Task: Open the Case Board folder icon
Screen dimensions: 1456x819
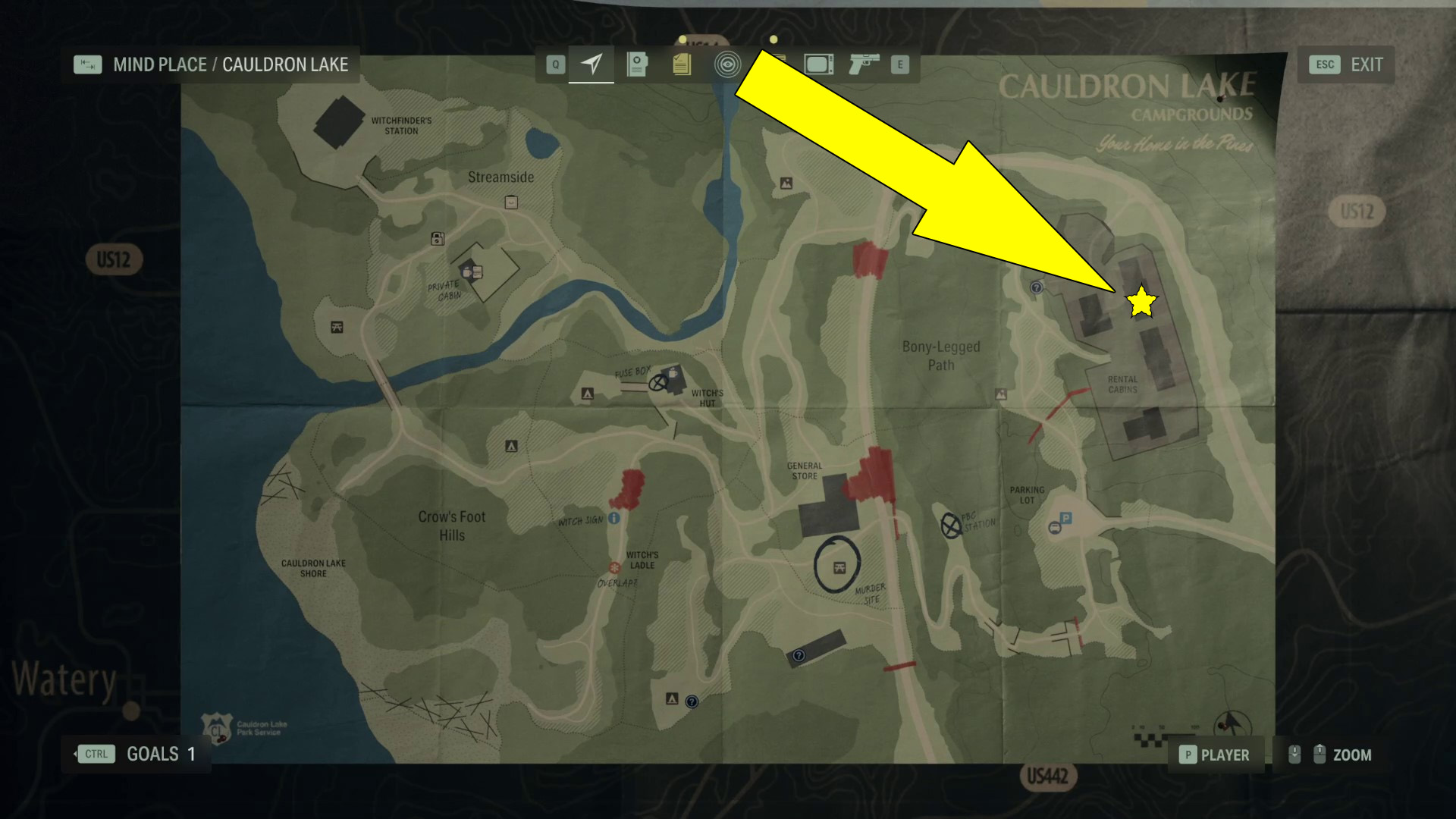Action: click(636, 64)
